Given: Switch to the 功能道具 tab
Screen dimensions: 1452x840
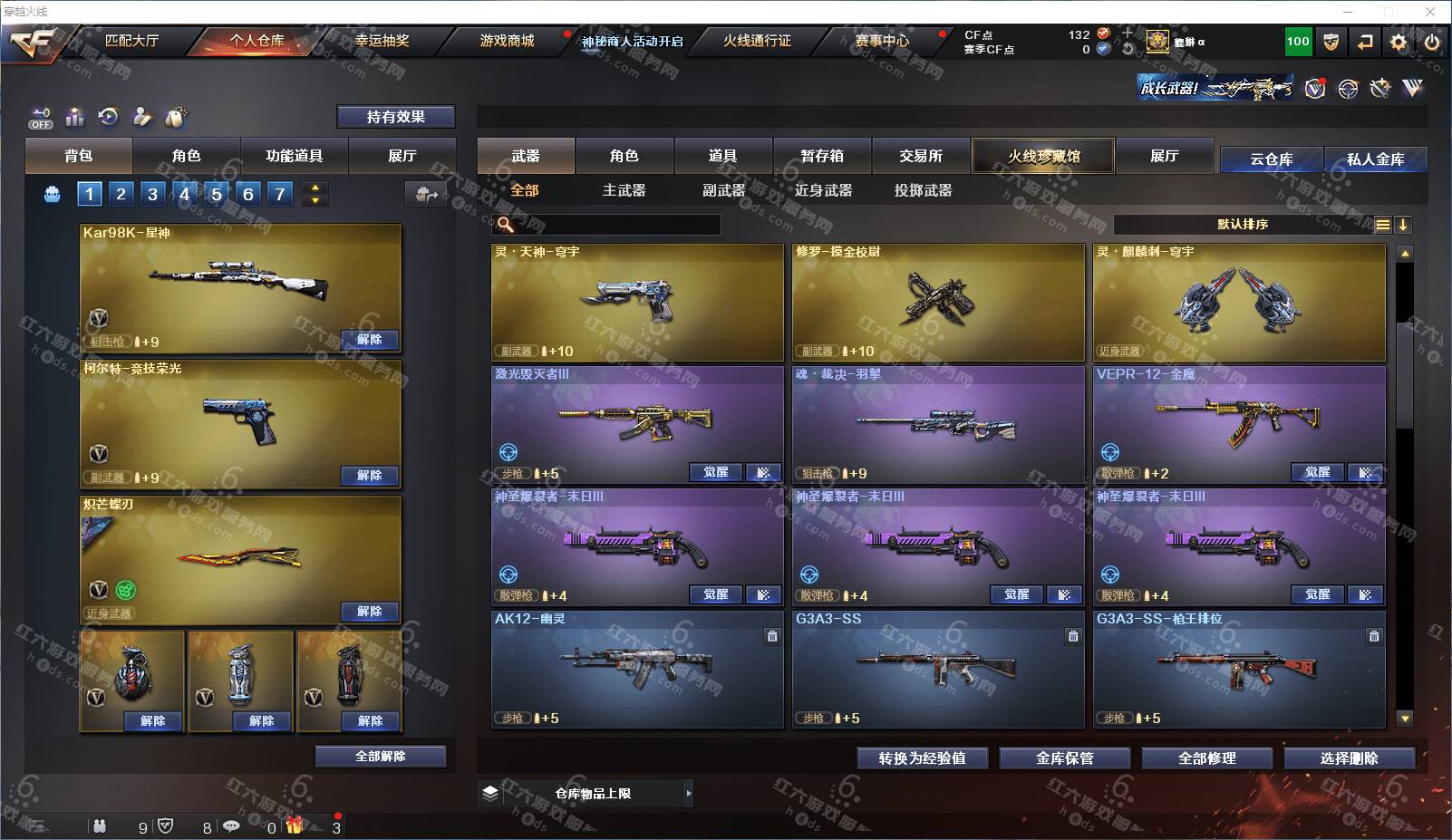Looking at the screenshot, I should click(294, 156).
